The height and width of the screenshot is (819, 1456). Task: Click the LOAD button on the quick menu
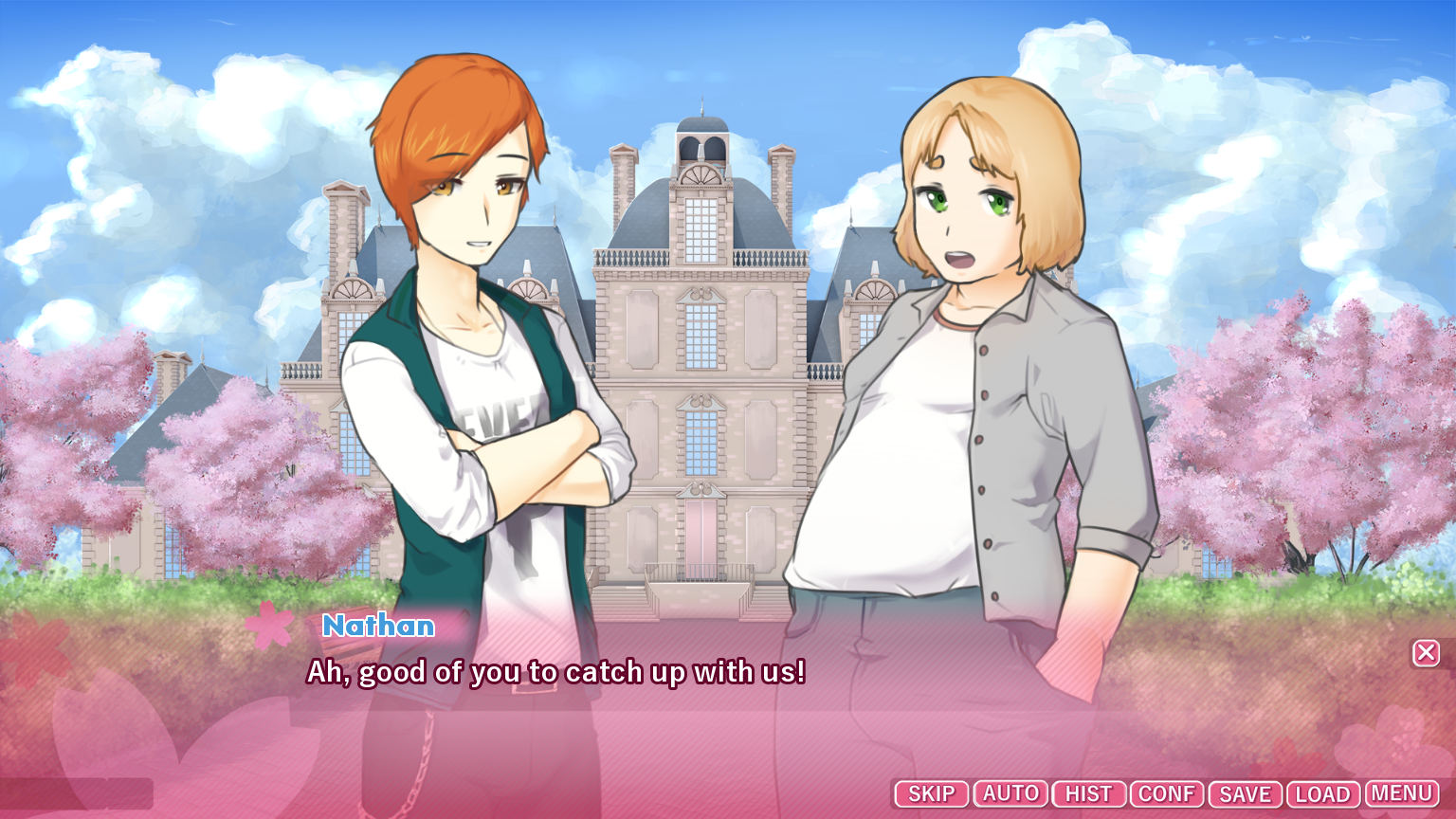tap(1324, 793)
